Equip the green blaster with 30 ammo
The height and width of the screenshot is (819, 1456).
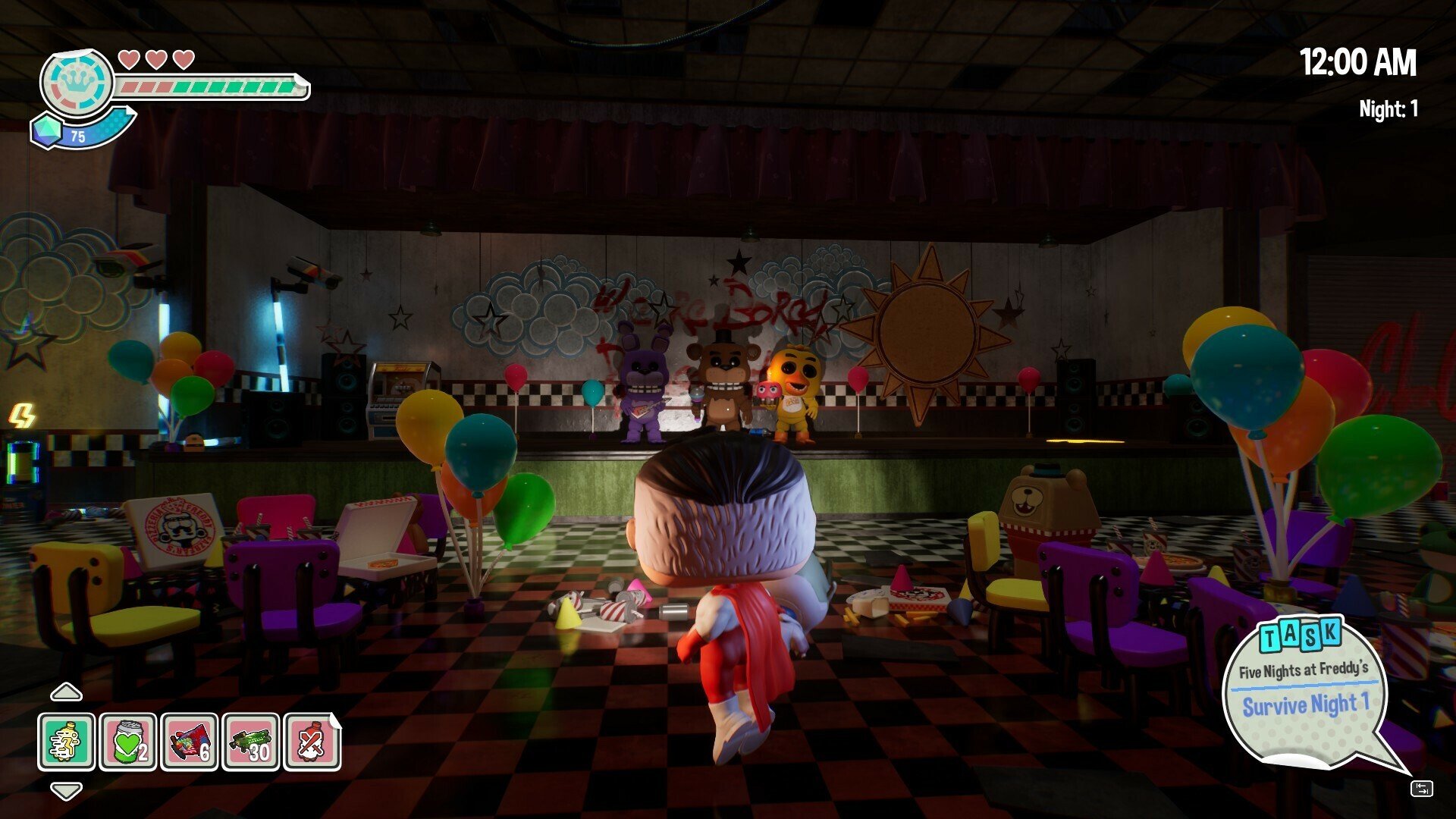(x=251, y=742)
